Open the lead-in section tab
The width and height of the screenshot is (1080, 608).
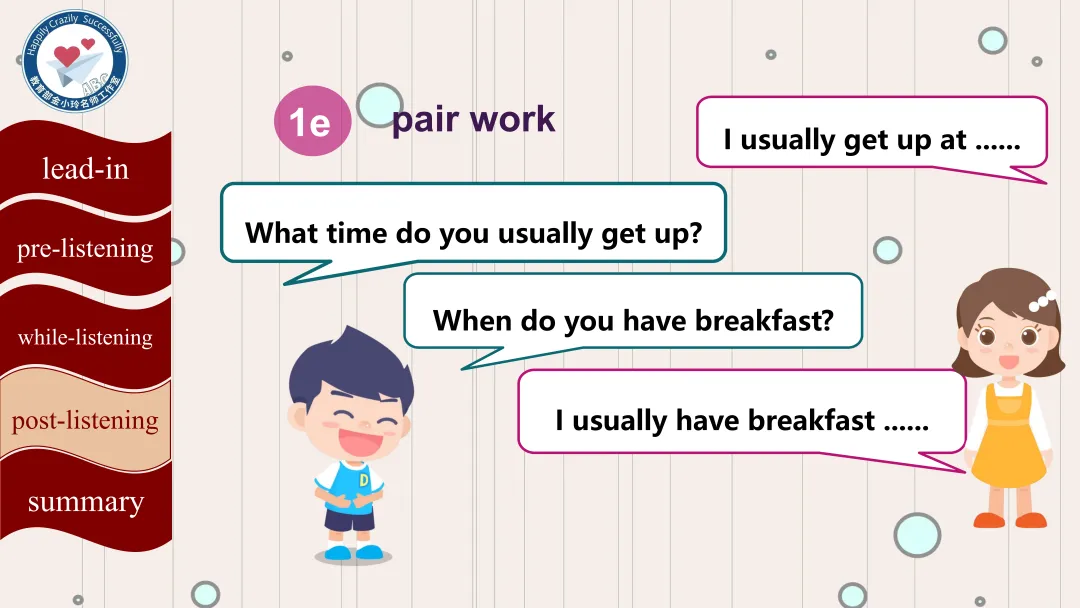pos(85,169)
